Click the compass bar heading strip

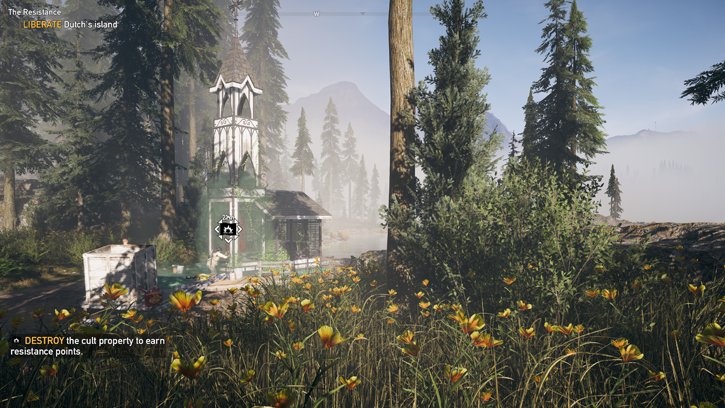coord(340,14)
